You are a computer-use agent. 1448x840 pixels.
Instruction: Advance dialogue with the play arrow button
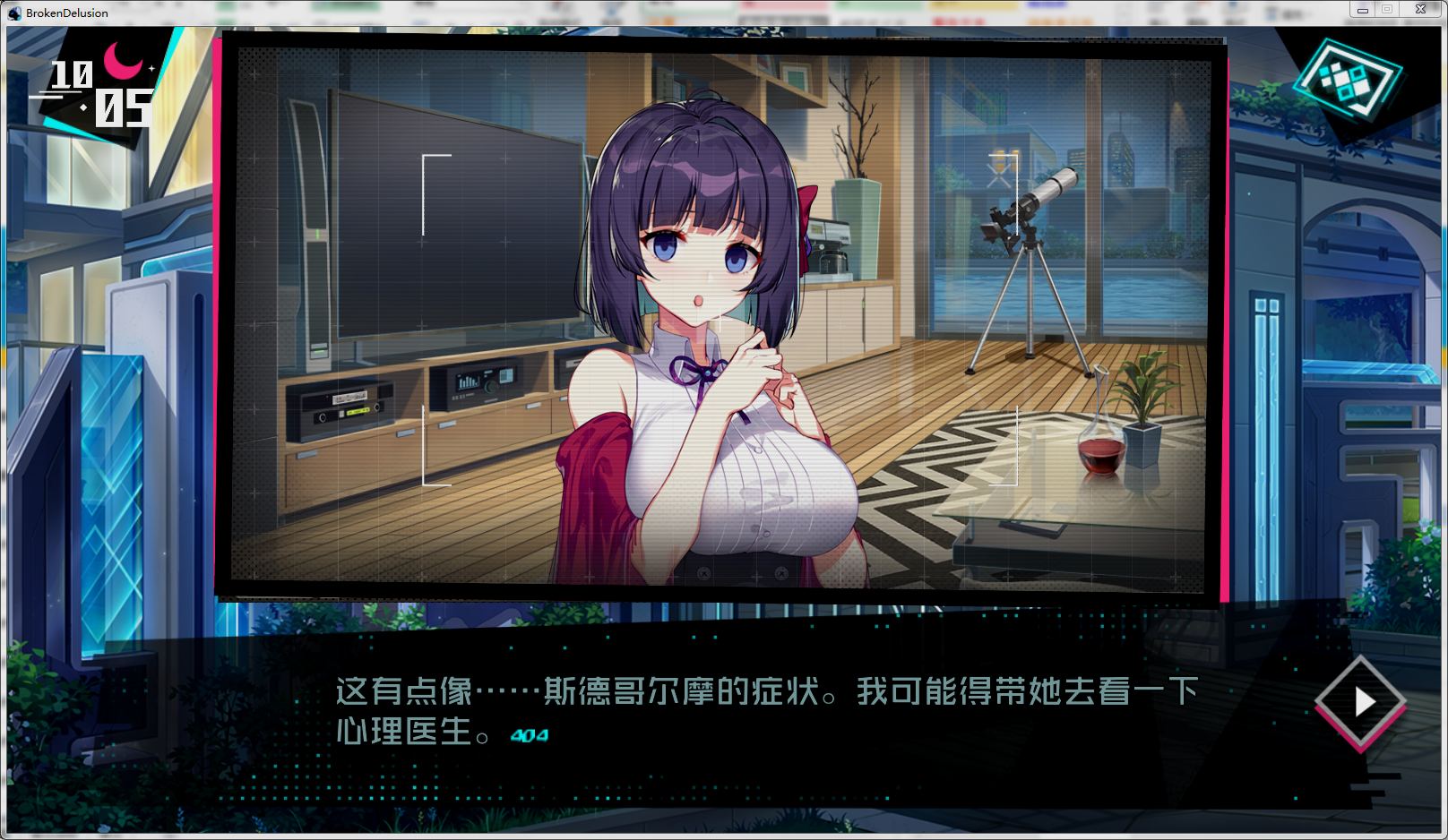click(1361, 702)
